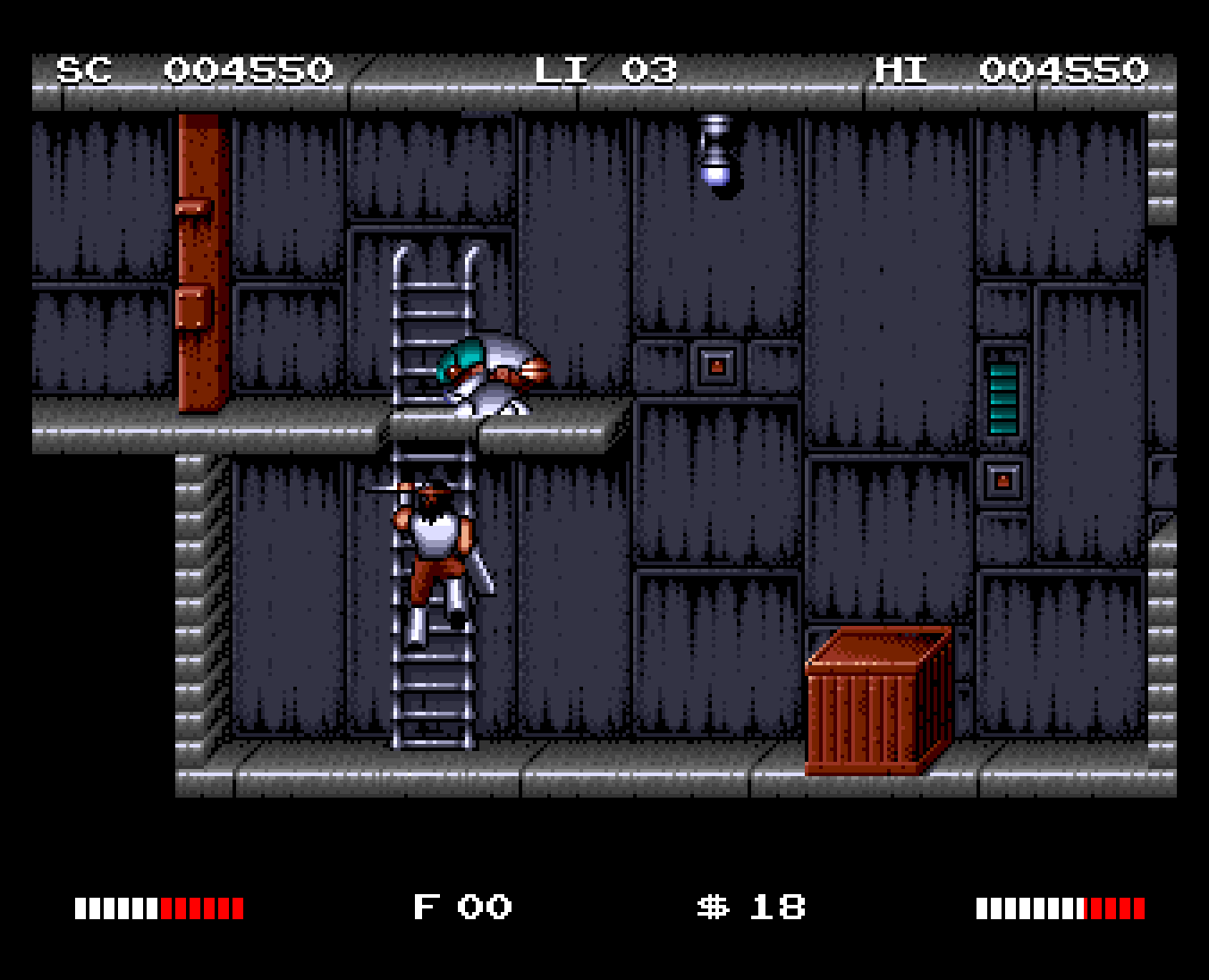Screen dimensions: 1209x980
Task: Click the lower small red wall button
Action: [x=1003, y=483]
